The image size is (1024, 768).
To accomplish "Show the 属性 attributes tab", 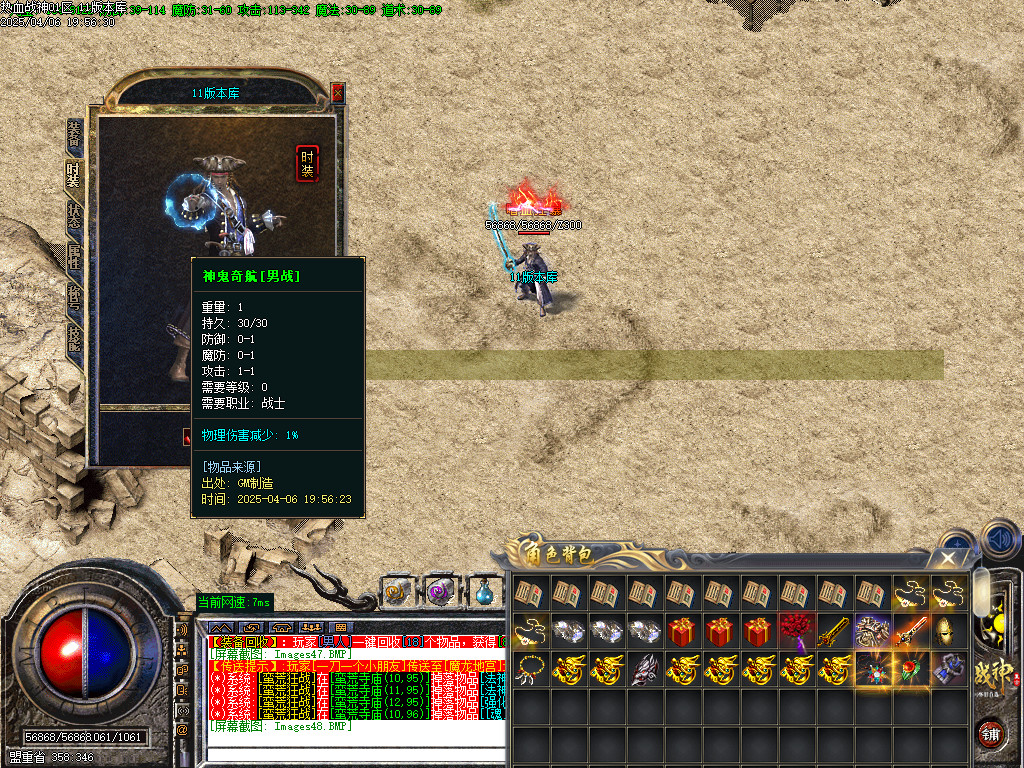I will (73, 257).
